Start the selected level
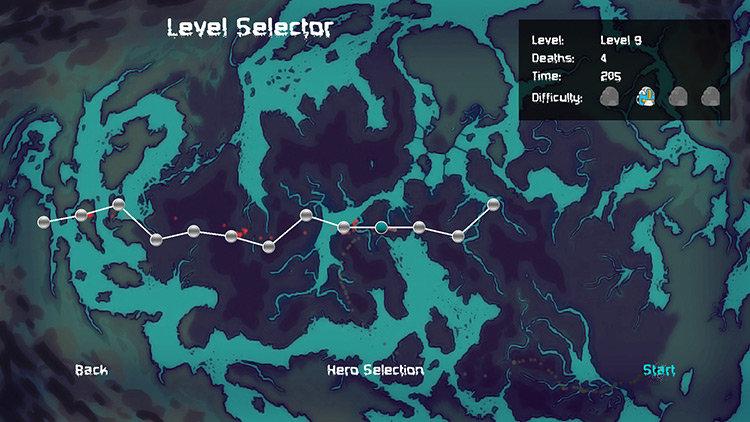Viewport: 750px width, 422px height. point(658,370)
